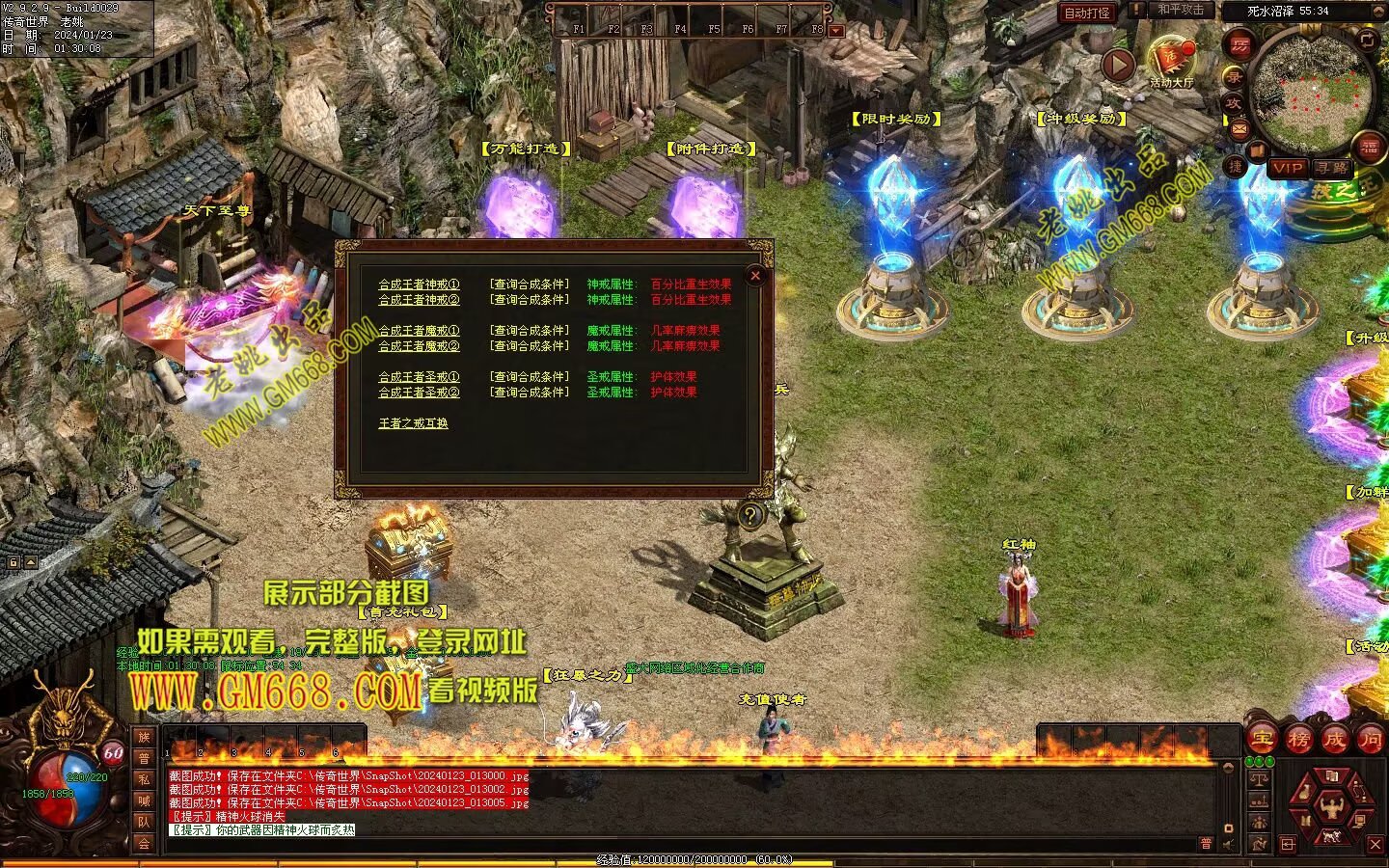Click the round play arrow button
This screenshot has height=868, width=1389.
[x=1118, y=65]
